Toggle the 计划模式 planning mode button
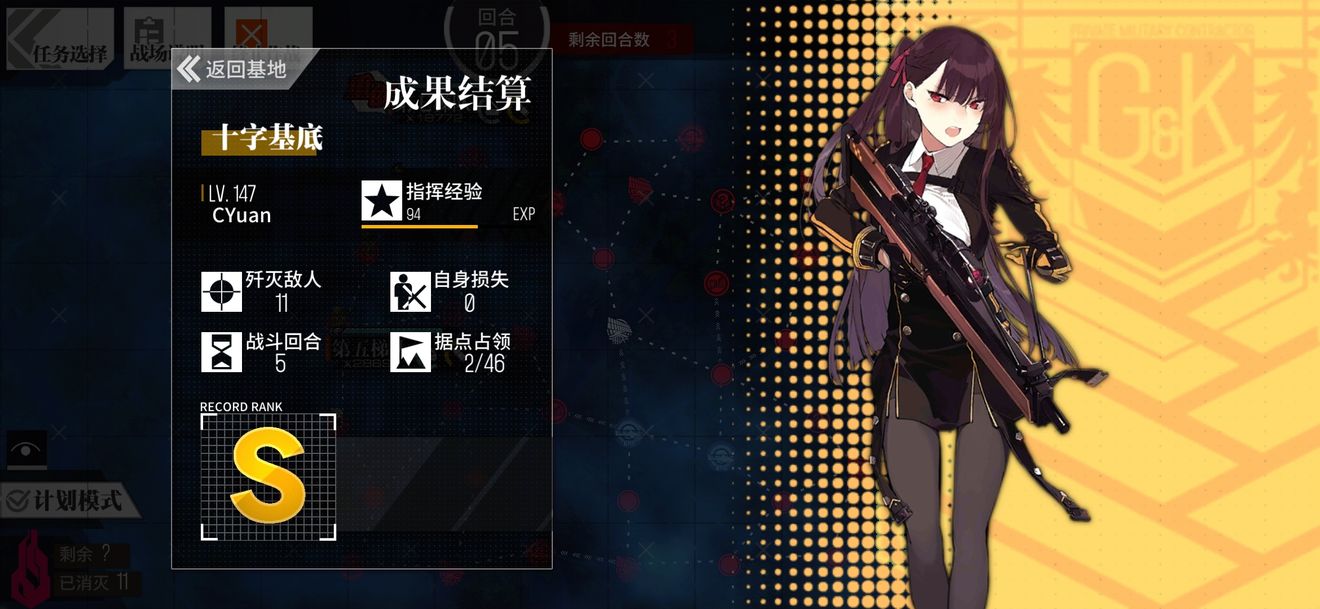This screenshot has height=609, width=1320. (68, 500)
